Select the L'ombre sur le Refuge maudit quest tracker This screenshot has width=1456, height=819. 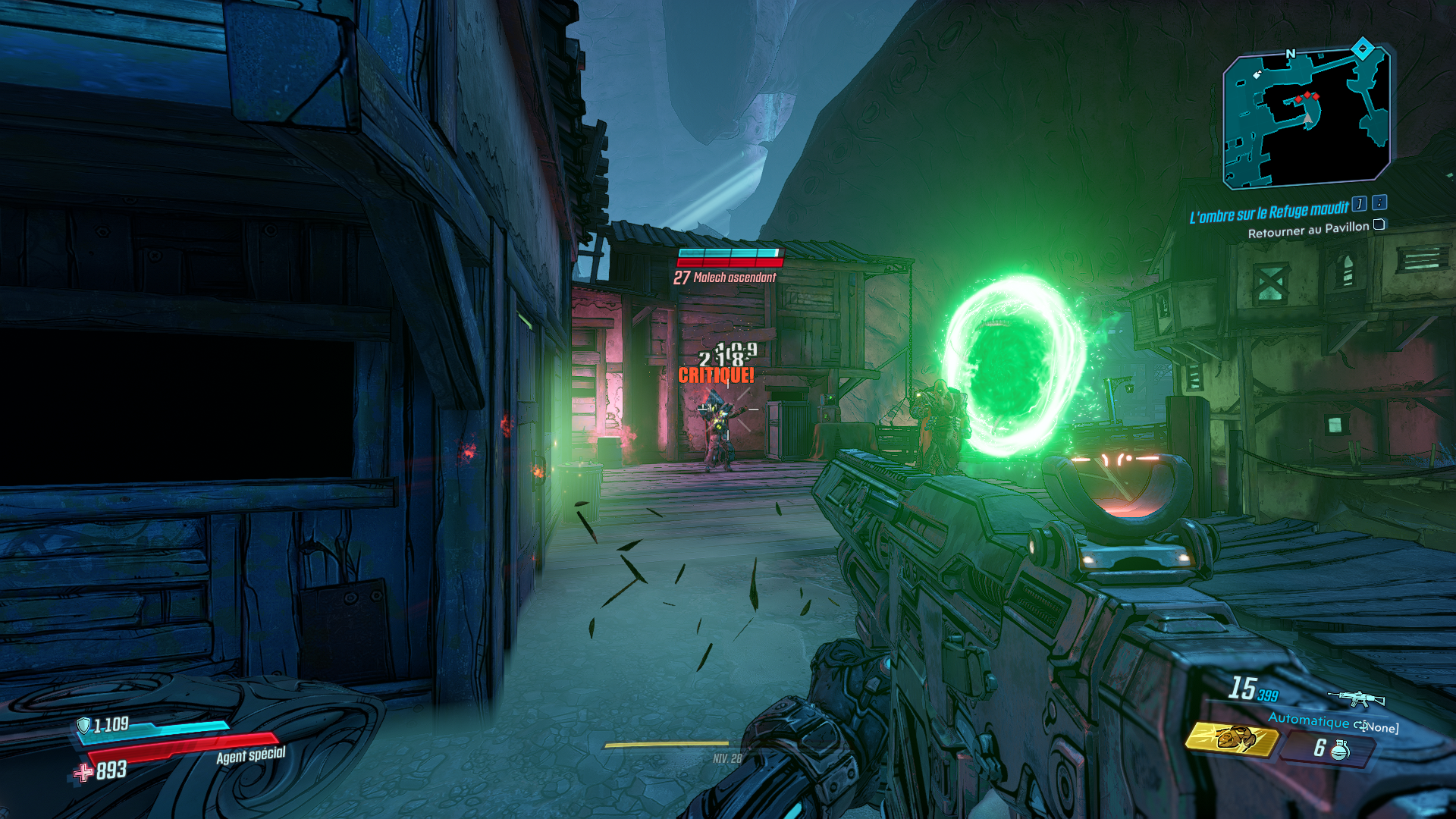point(1269,213)
